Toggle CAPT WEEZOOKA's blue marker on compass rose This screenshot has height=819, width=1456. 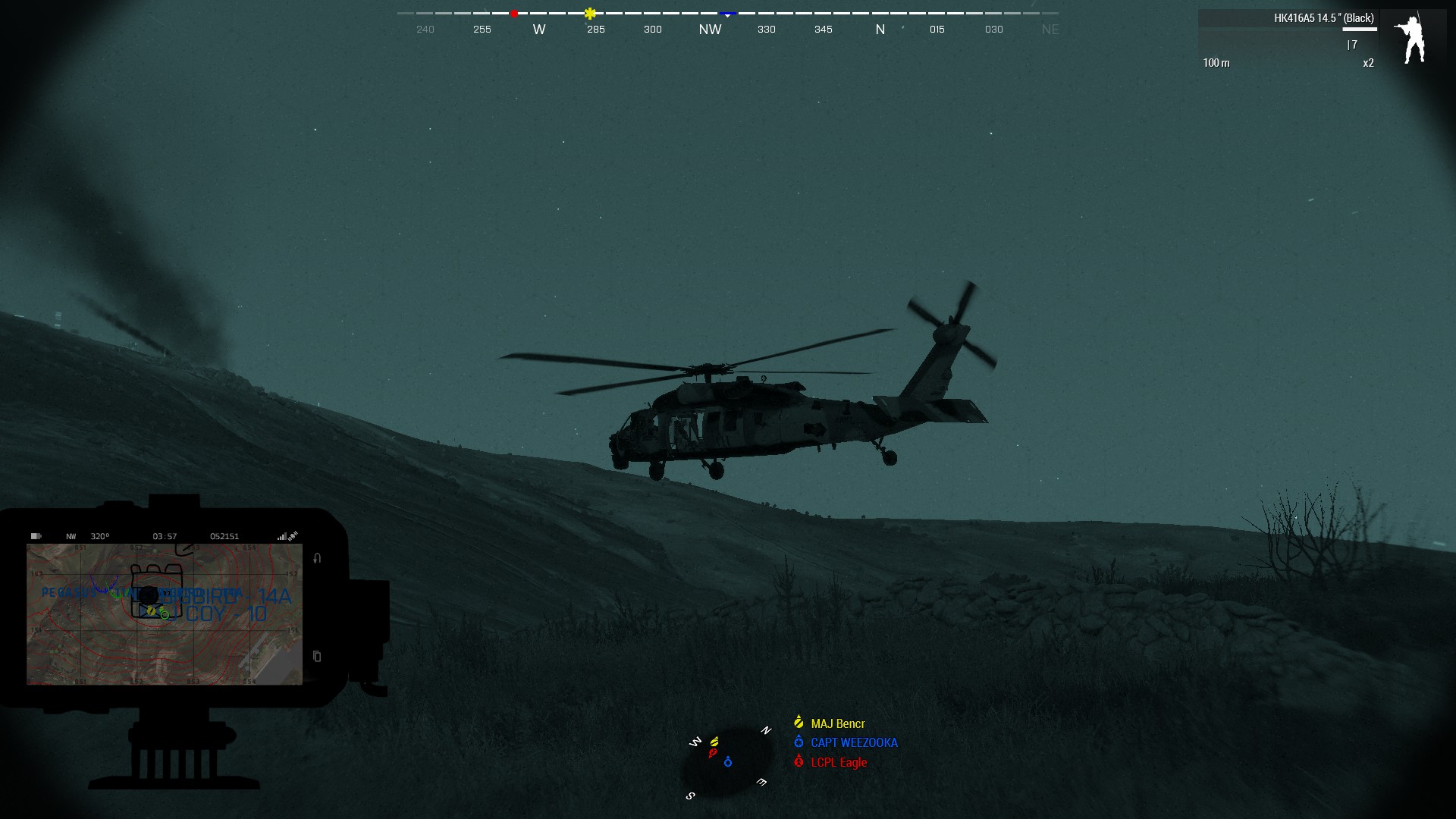click(x=728, y=762)
